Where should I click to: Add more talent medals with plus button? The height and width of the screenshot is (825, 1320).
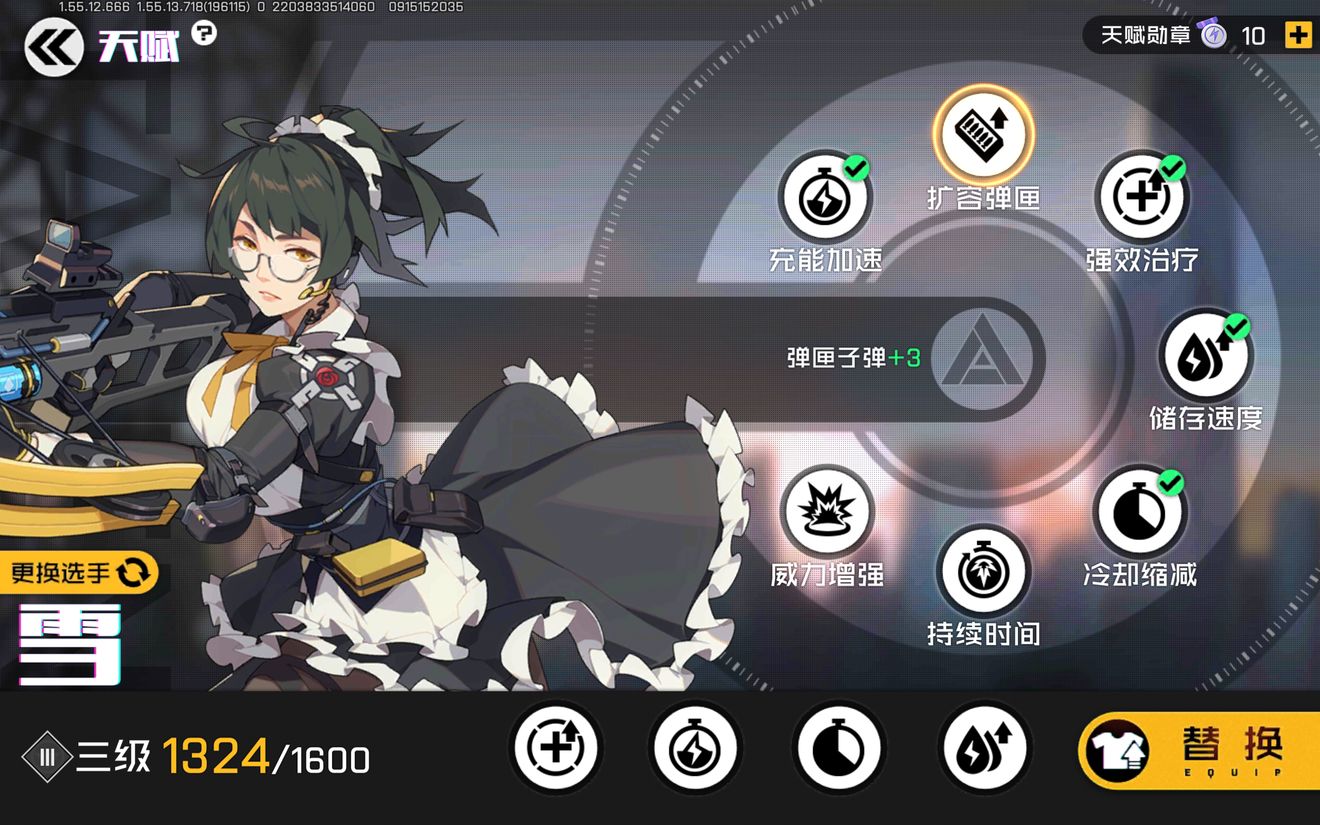pyautogui.click(x=1297, y=35)
